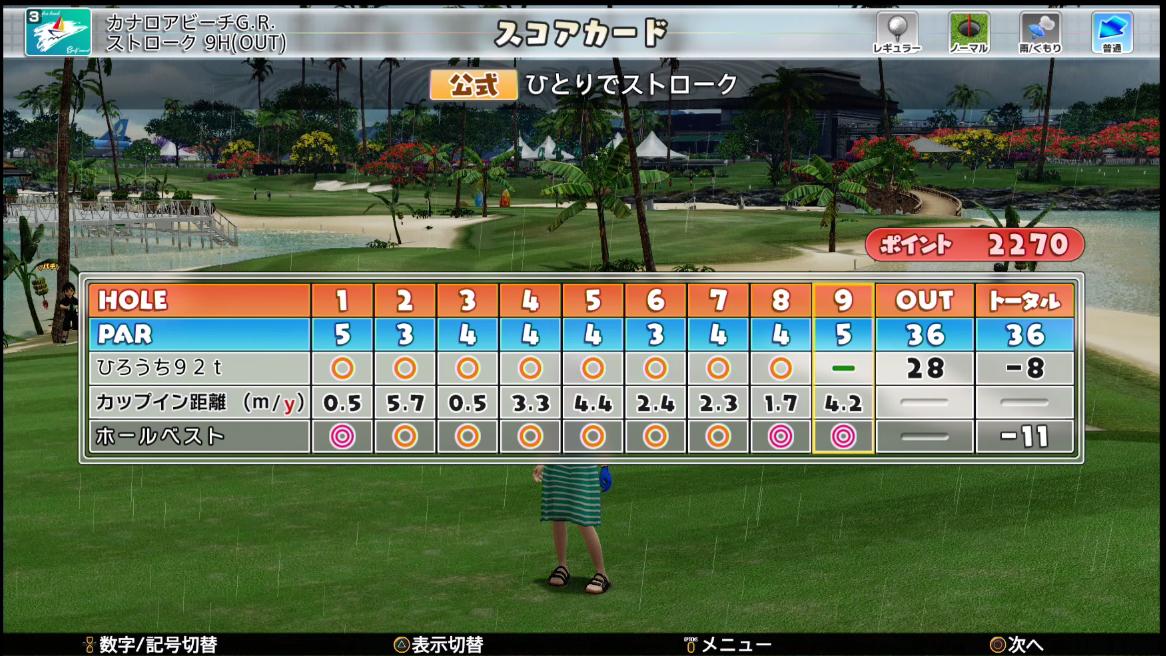
Task: Select the レギュラー tee icon
Action: pos(896,30)
